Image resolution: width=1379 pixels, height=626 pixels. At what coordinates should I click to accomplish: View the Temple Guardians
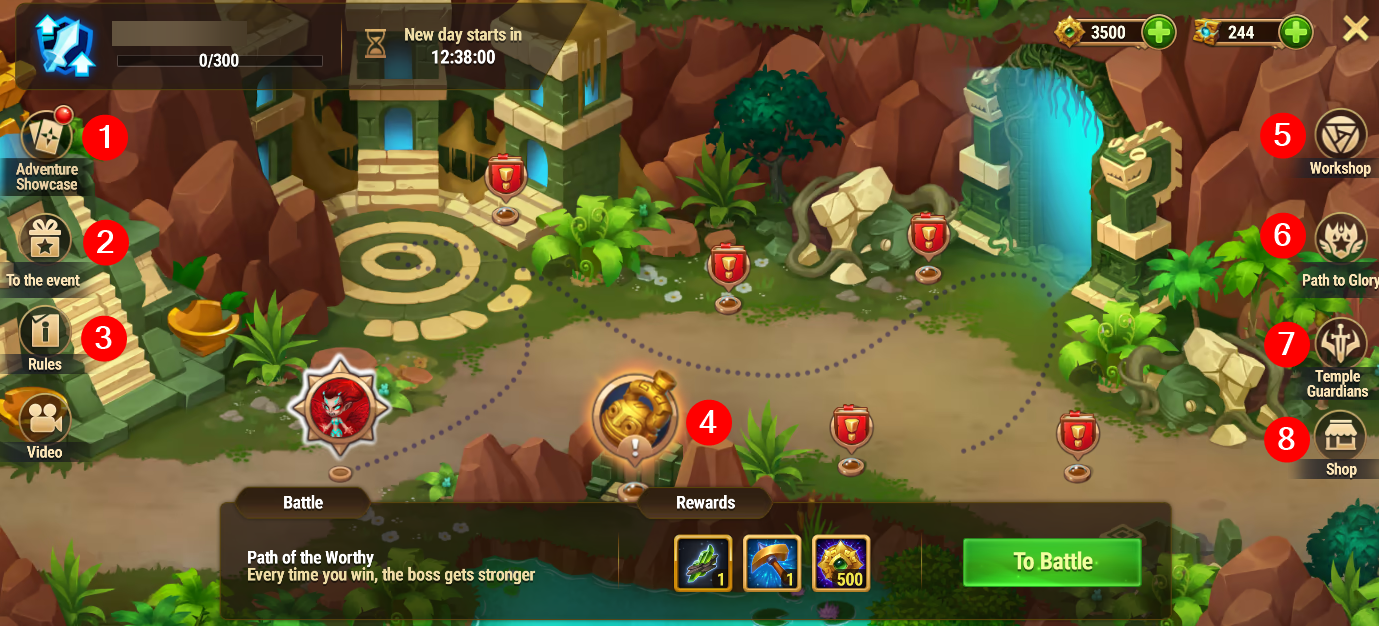(x=1340, y=343)
